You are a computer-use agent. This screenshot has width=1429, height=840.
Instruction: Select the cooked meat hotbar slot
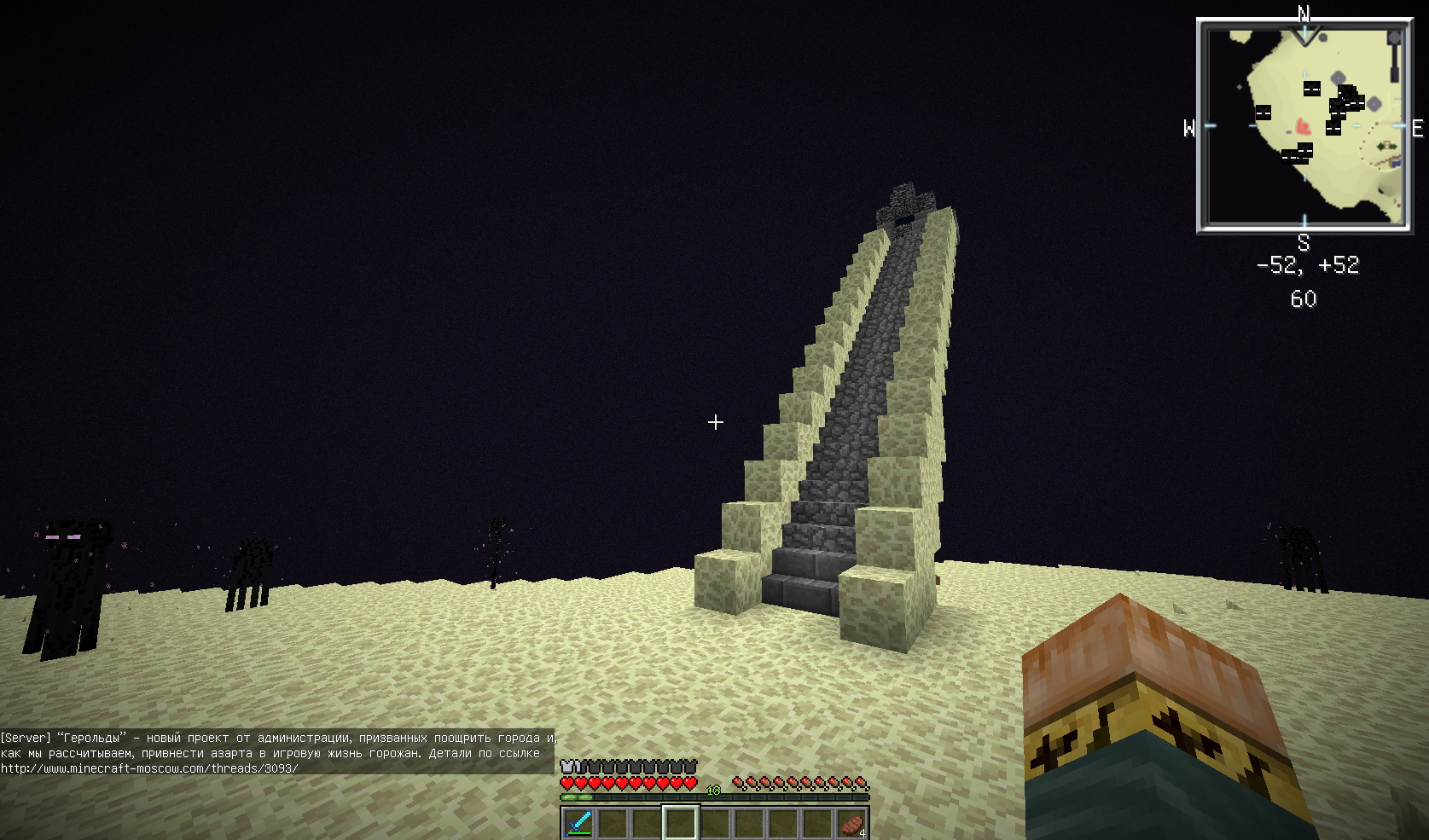click(851, 823)
